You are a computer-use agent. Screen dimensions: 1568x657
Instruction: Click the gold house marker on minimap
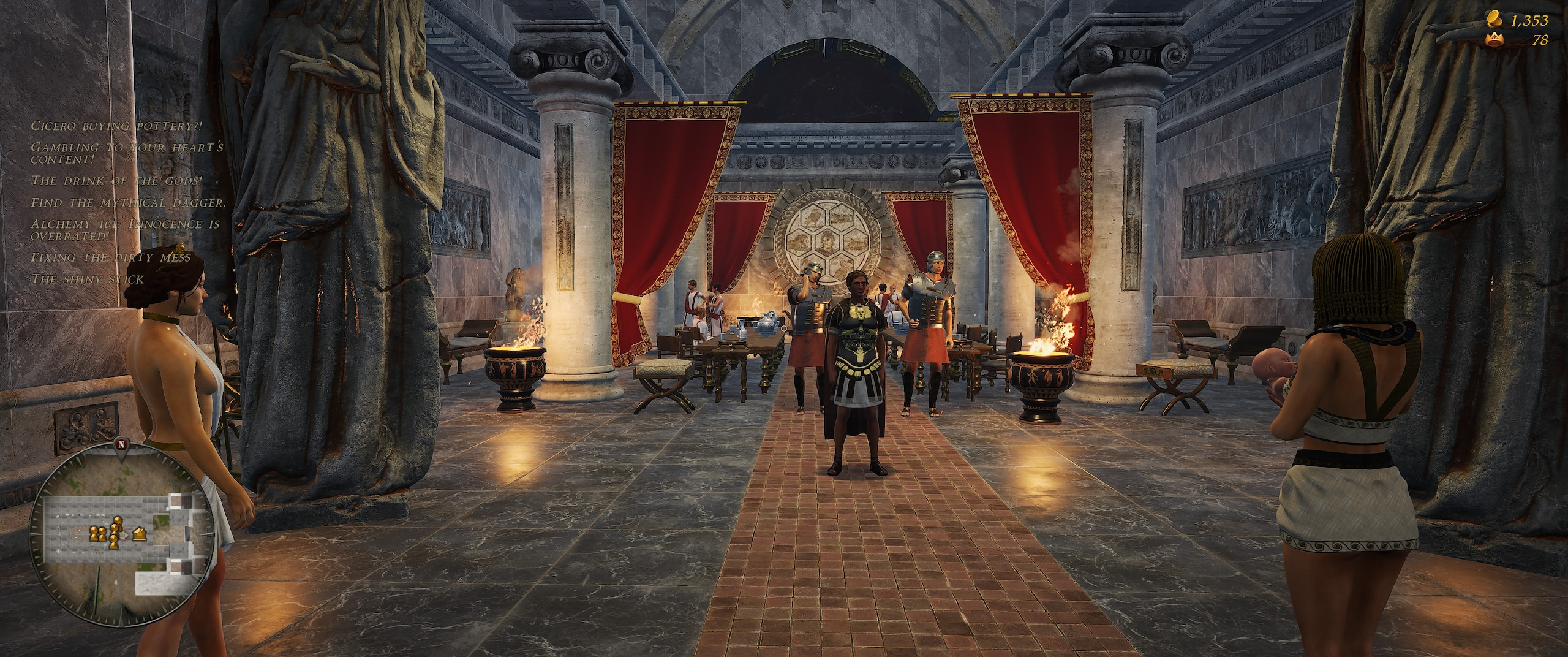[139, 535]
